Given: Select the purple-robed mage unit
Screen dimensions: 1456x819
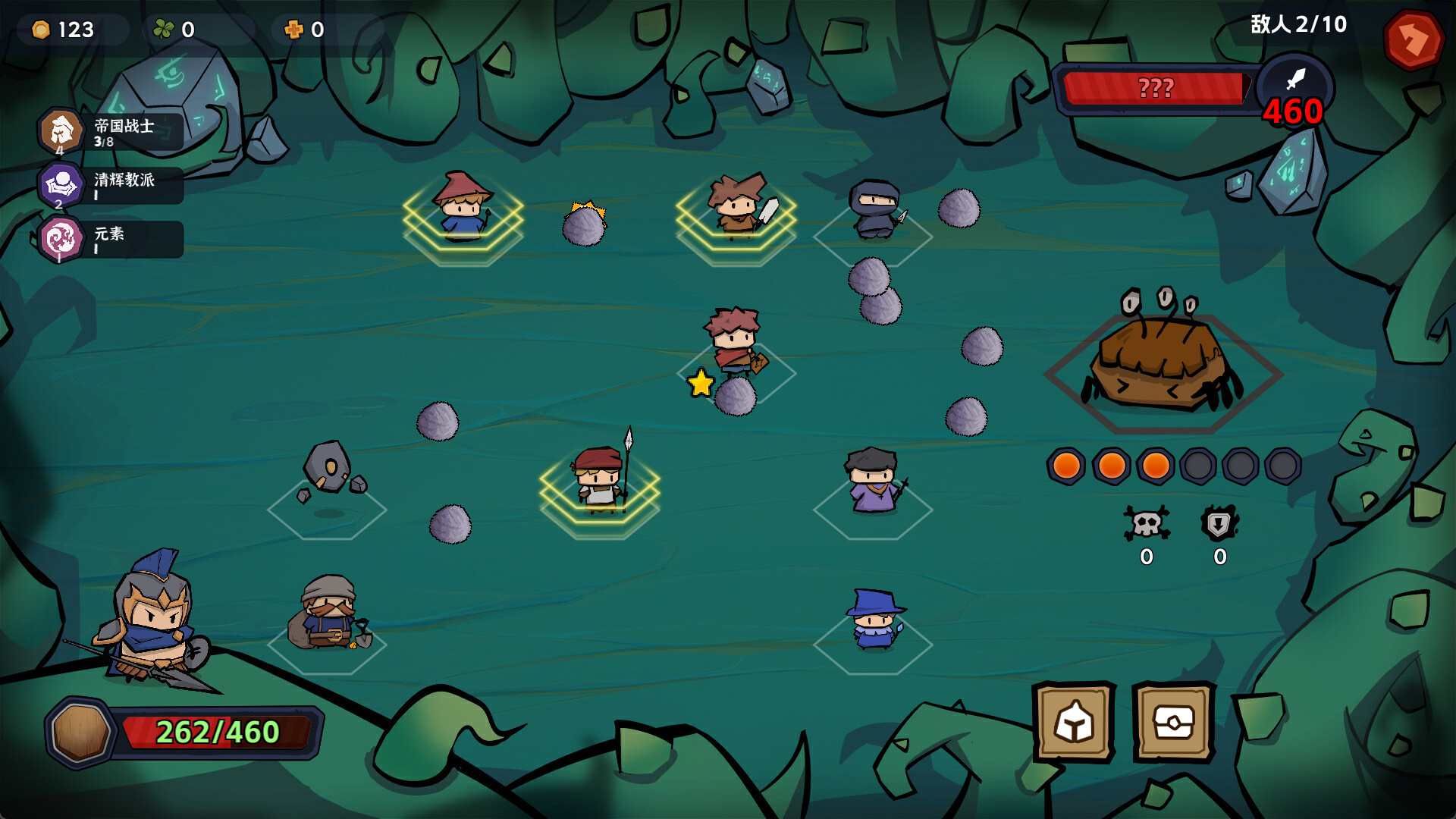Looking at the screenshot, I should pos(874,481).
